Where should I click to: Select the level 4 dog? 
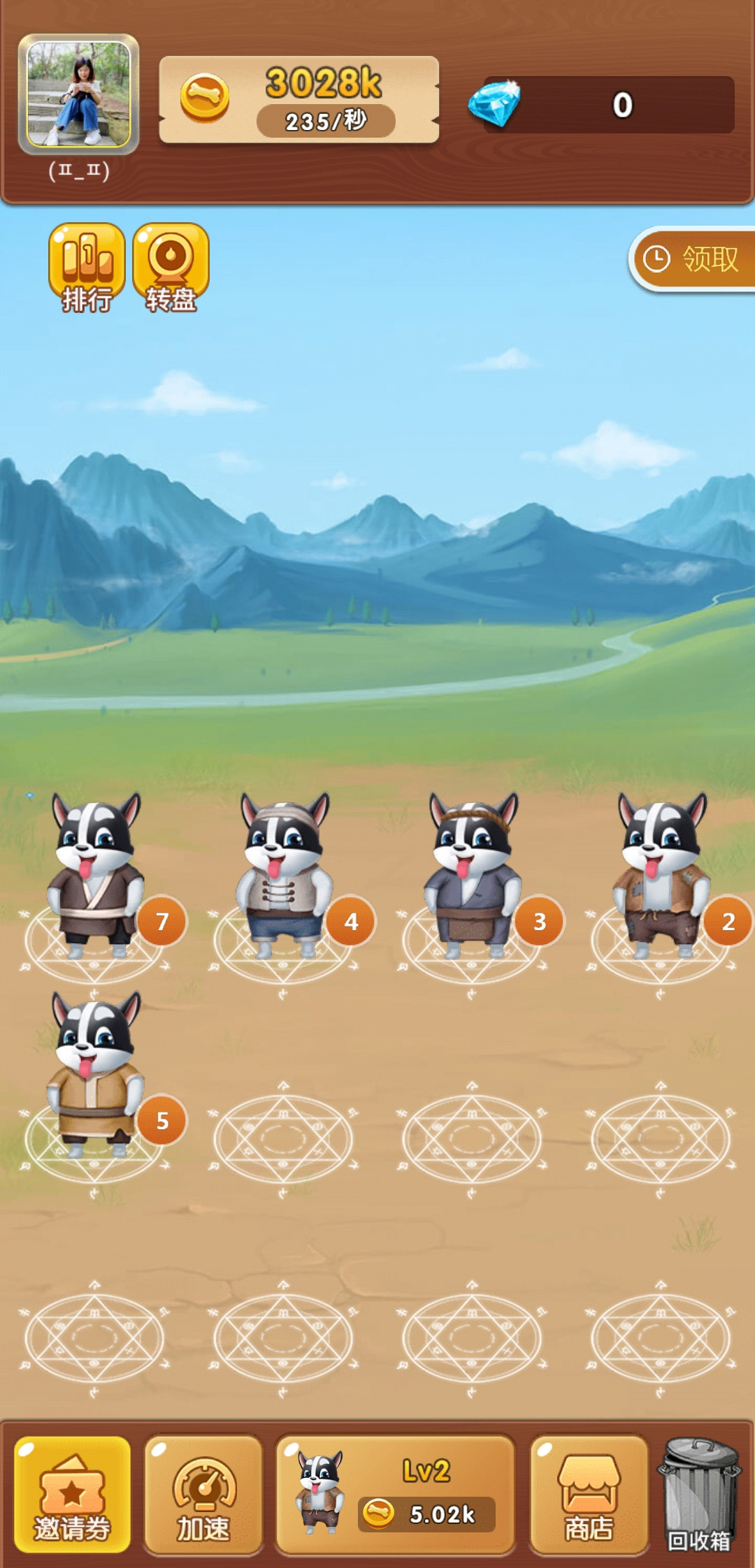tap(285, 877)
